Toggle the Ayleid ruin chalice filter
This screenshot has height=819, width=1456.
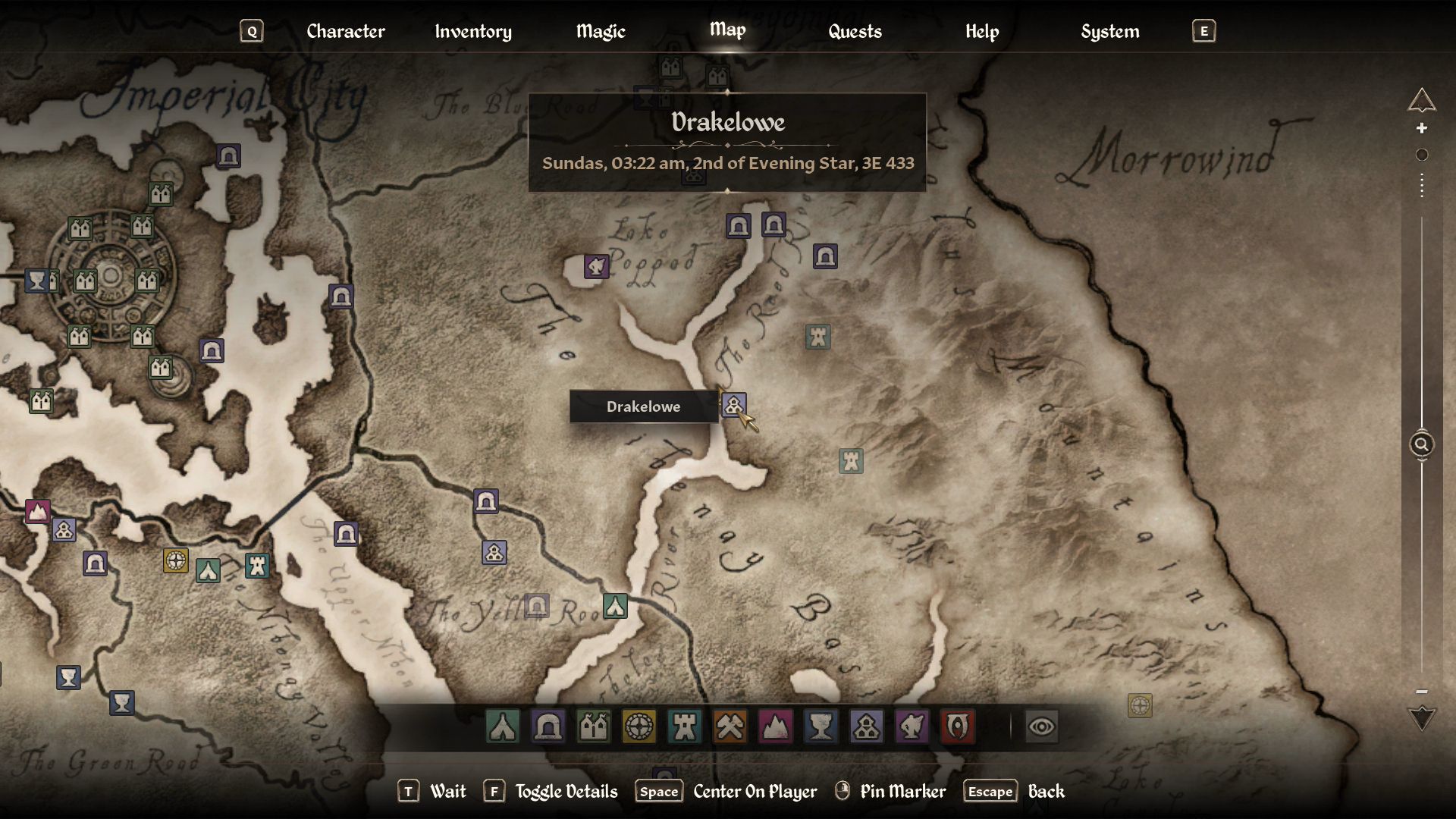[821, 726]
